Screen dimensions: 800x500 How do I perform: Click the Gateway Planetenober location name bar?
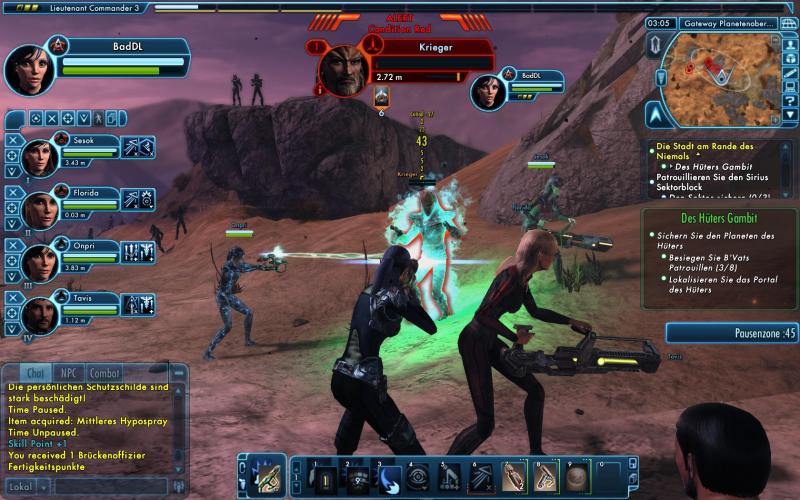click(726, 23)
